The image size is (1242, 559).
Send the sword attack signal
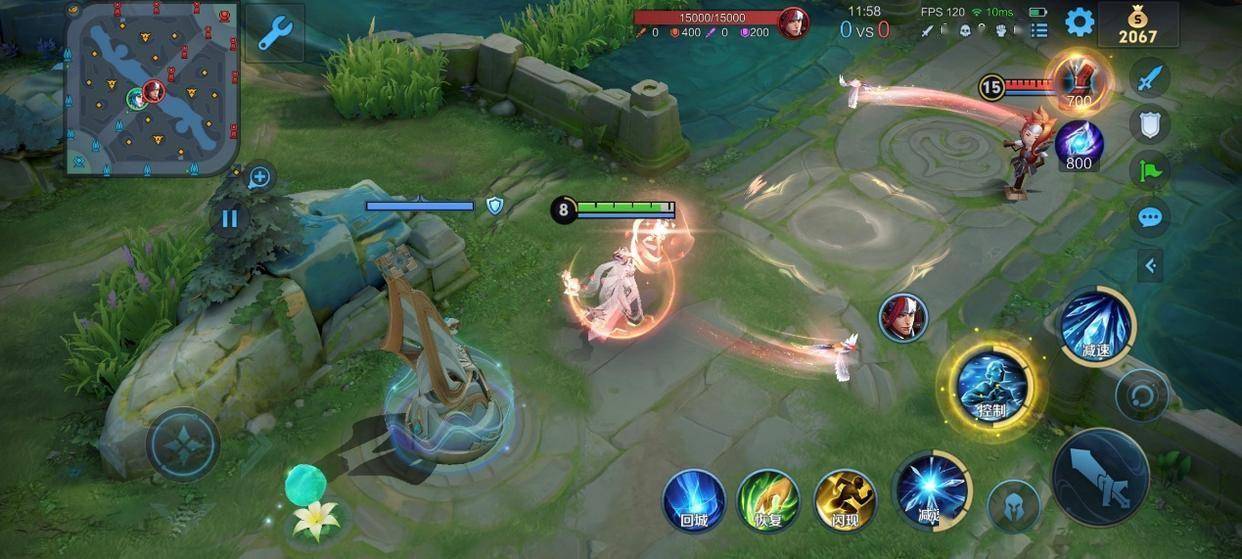click(1150, 77)
